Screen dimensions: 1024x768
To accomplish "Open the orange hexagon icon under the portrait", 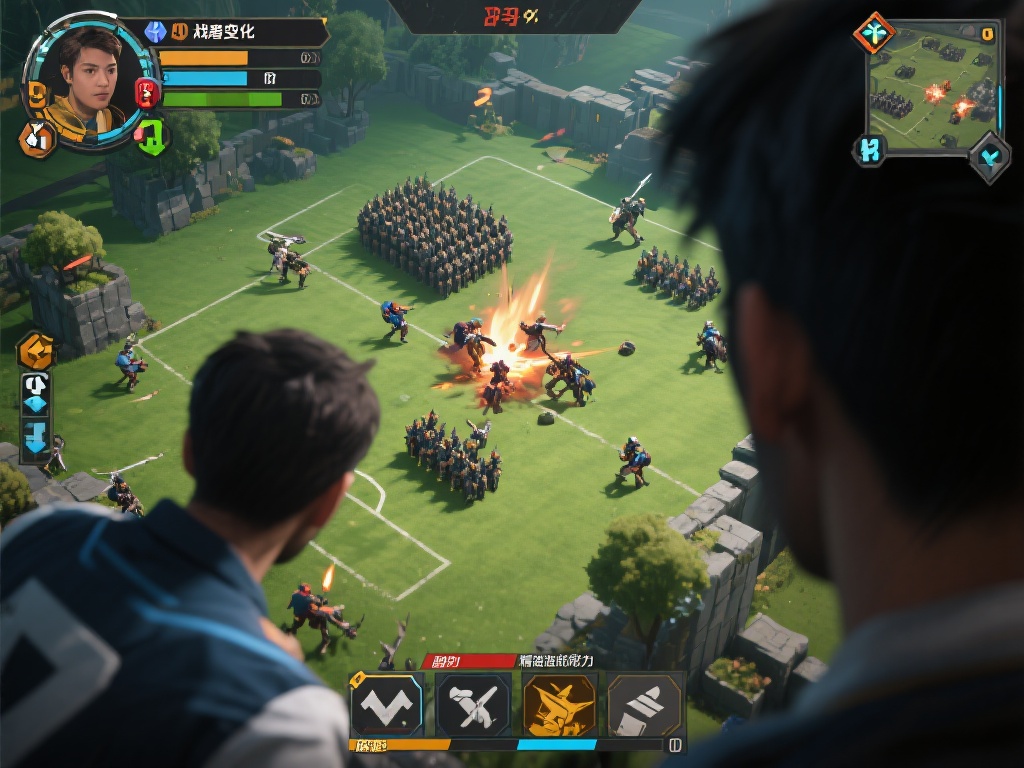I will [38, 139].
